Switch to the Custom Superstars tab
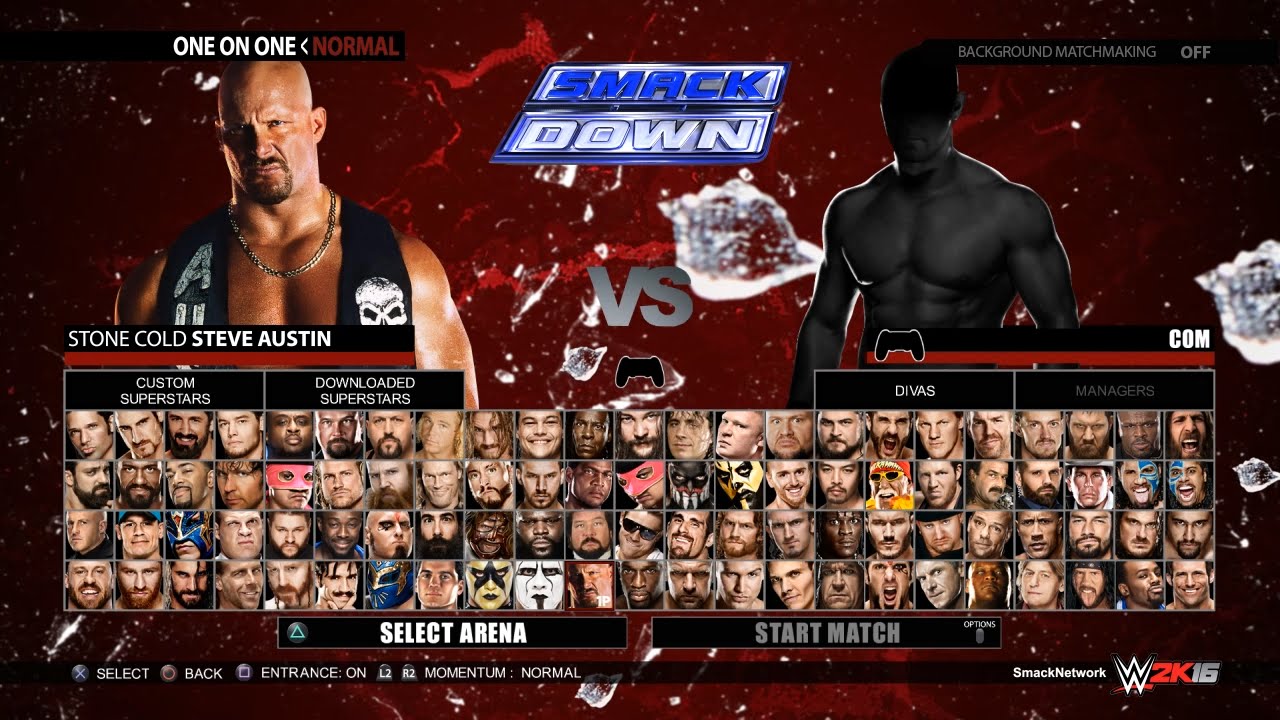Viewport: 1280px width, 720px height. coord(165,389)
